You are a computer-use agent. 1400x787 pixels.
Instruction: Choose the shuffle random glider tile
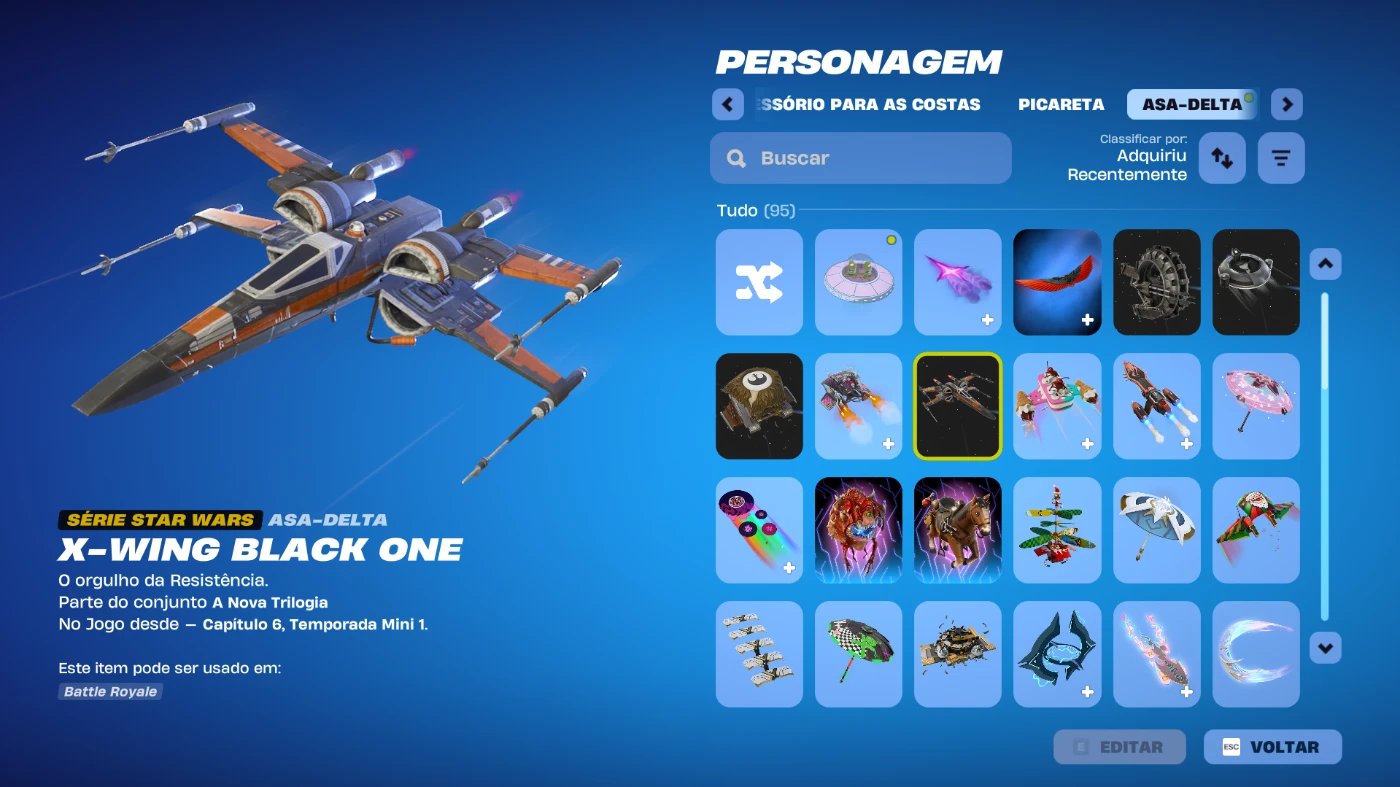759,282
